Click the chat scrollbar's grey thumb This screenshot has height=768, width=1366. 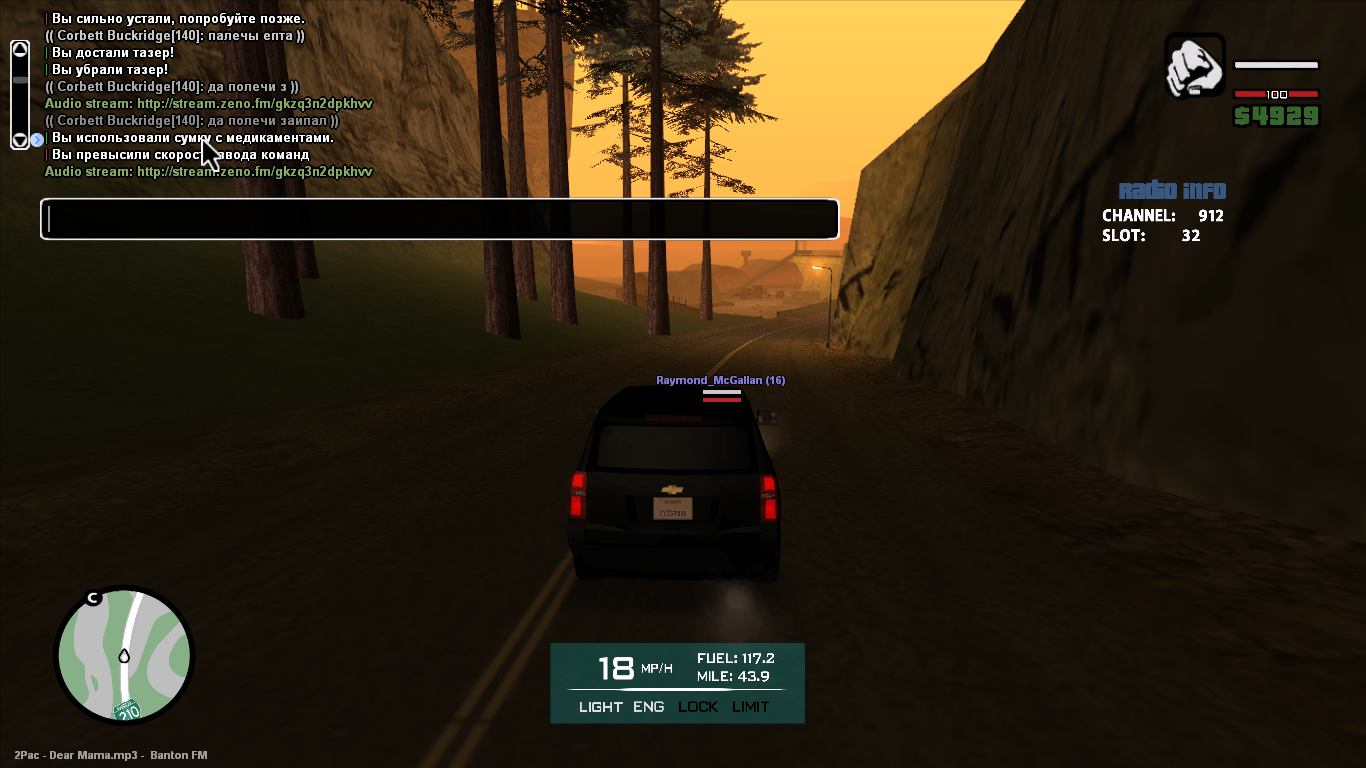click(x=20, y=80)
